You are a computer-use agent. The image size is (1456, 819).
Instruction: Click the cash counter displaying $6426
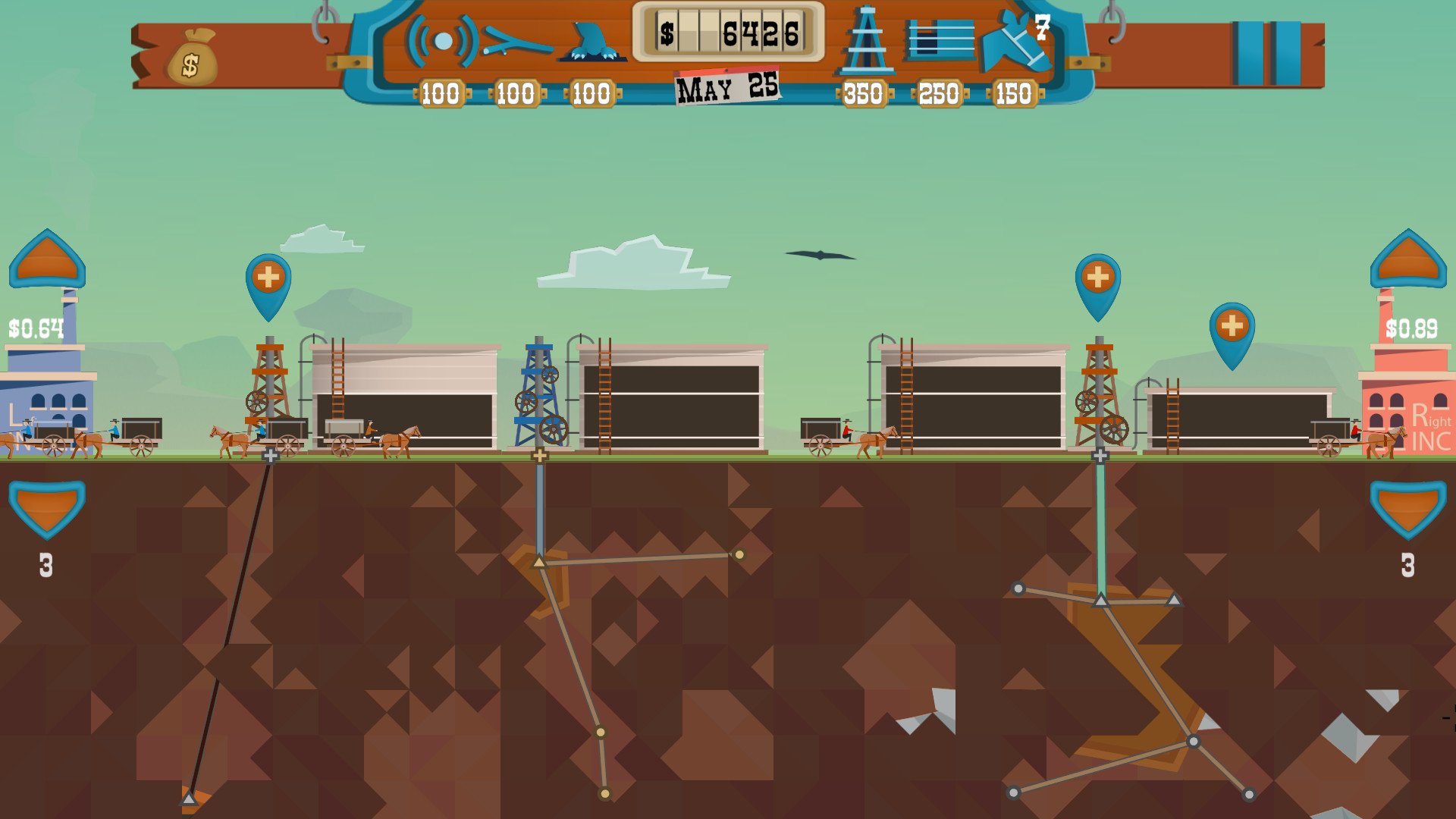(x=730, y=33)
